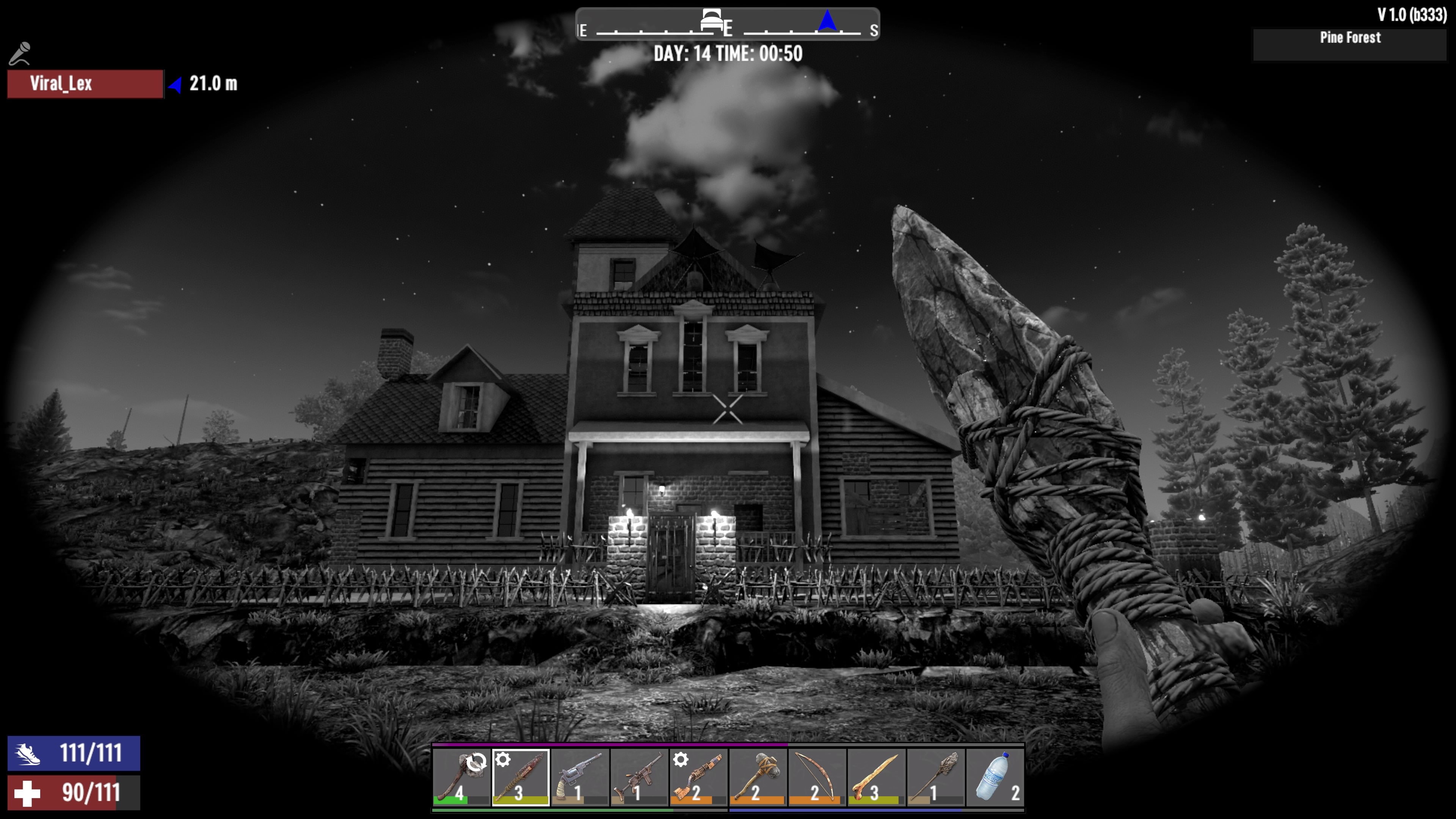Image resolution: width=1456 pixels, height=819 pixels.
Task: Click the Viral_Lex party member entry
Action: (x=85, y=84)
